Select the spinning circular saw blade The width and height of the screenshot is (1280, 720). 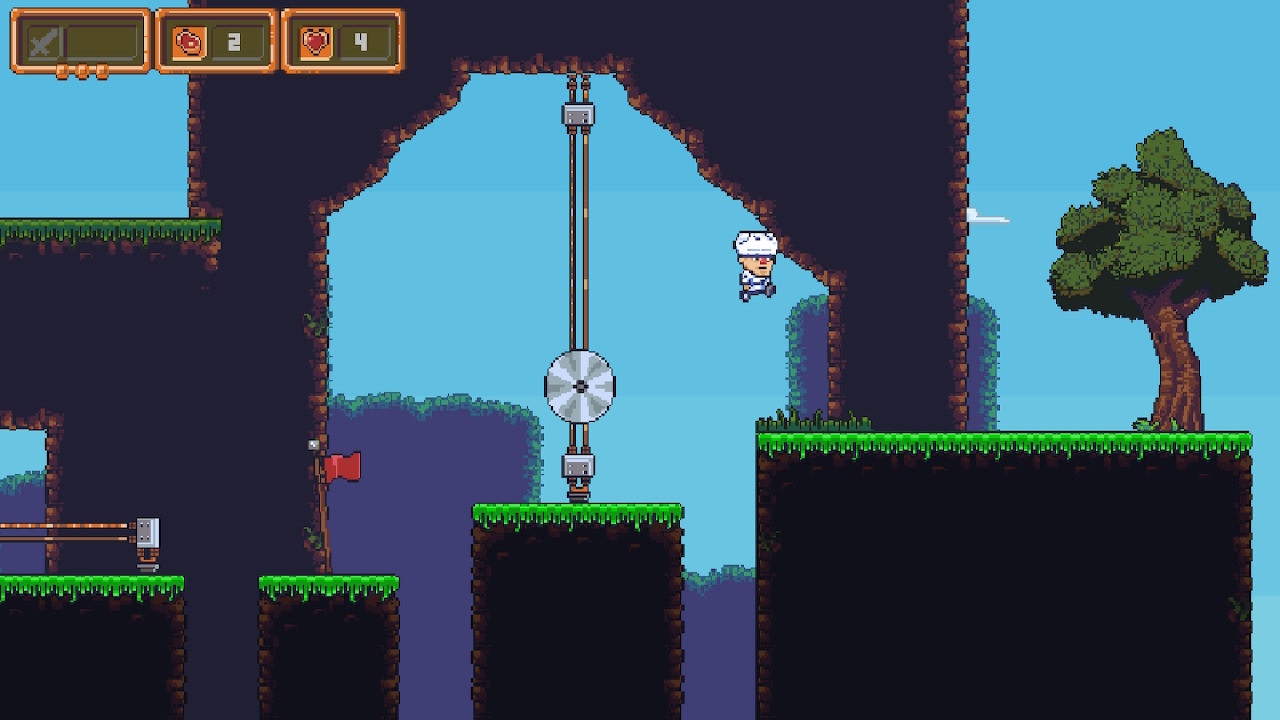tap(580, 385)
